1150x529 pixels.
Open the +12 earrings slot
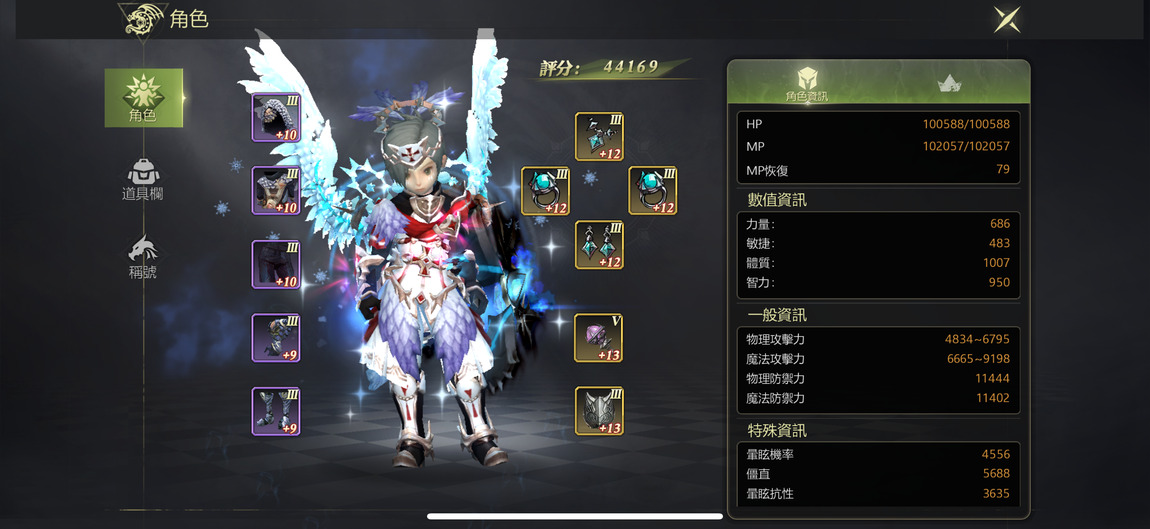click(x=599, y=245)
